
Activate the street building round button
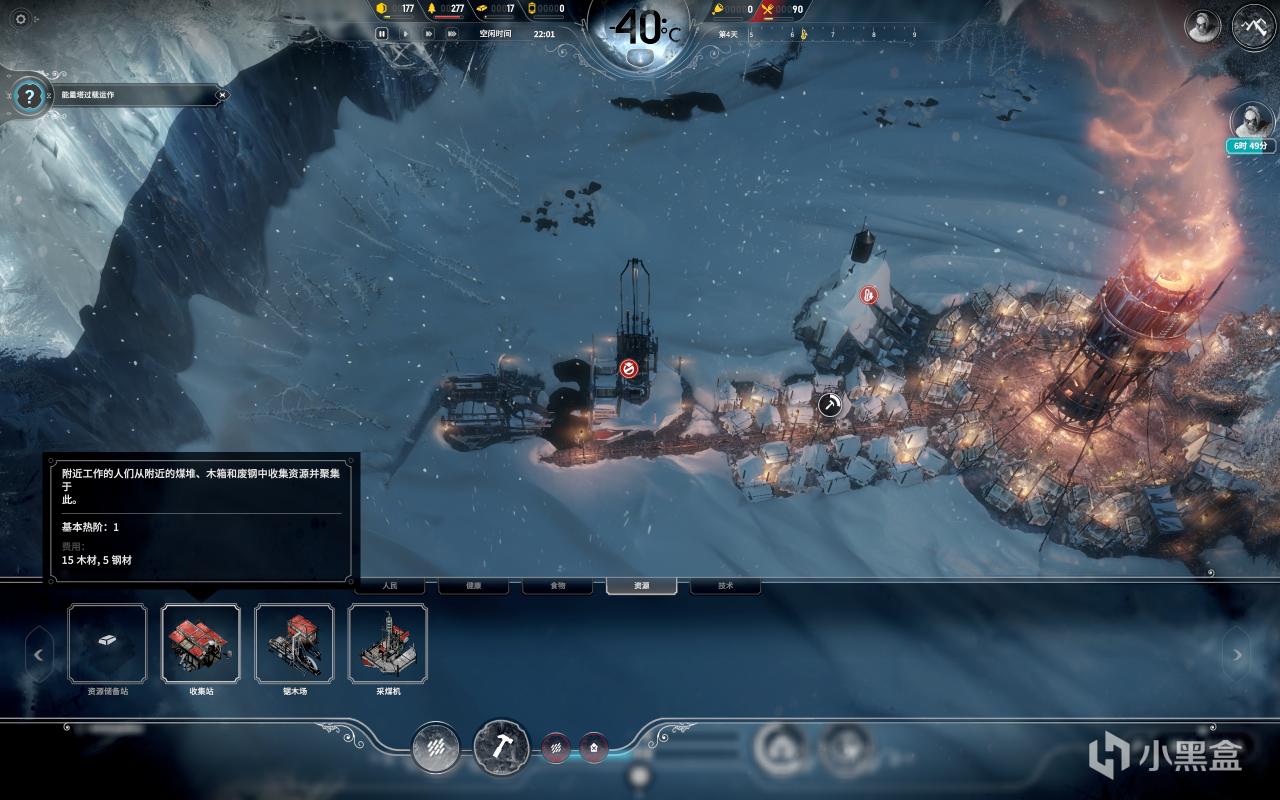[x=436, y=747]
